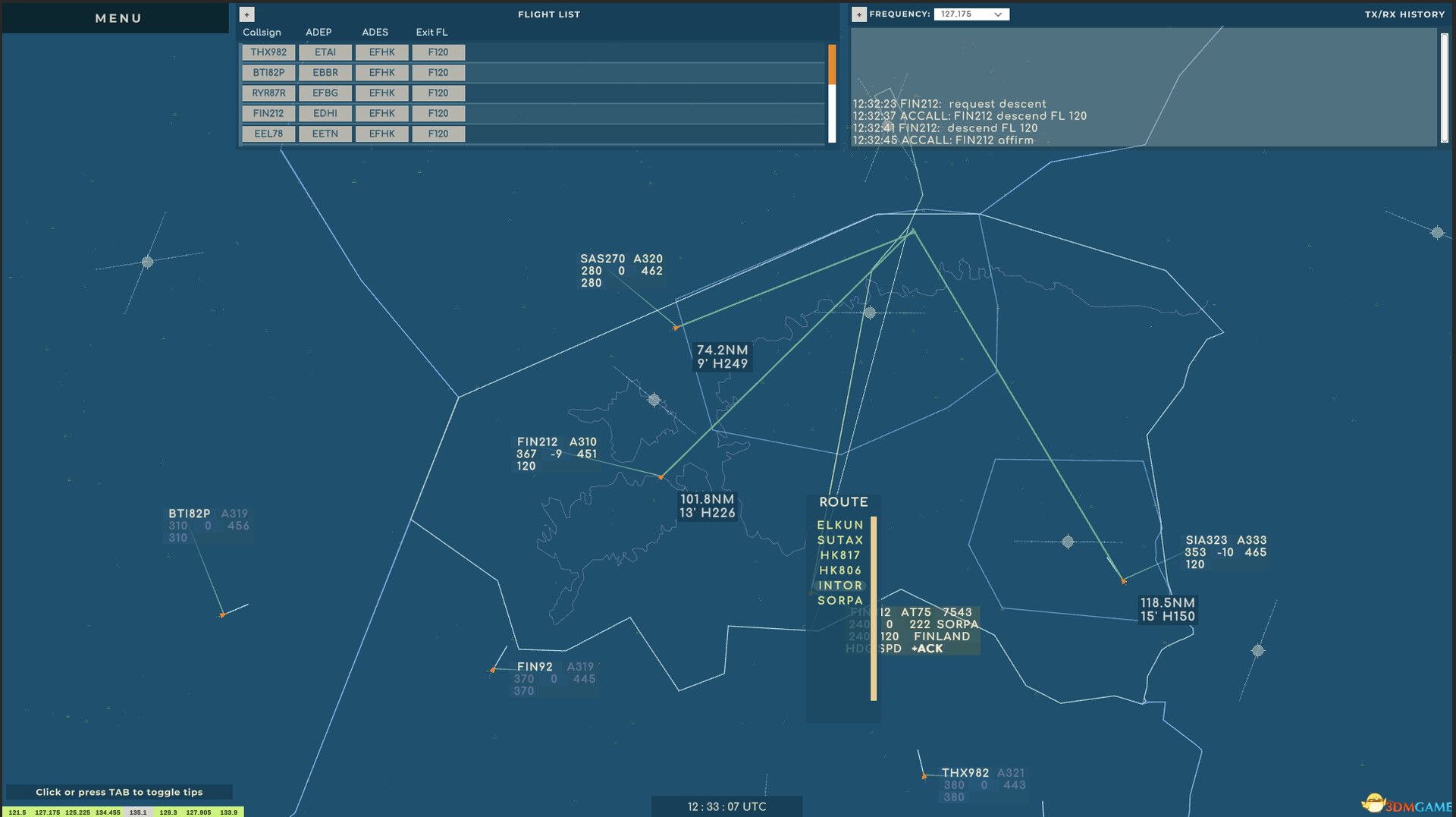This screenshot has height=817, width=1456.
Task: Click the orange flight list scrollbar
Action: [832, 64]
